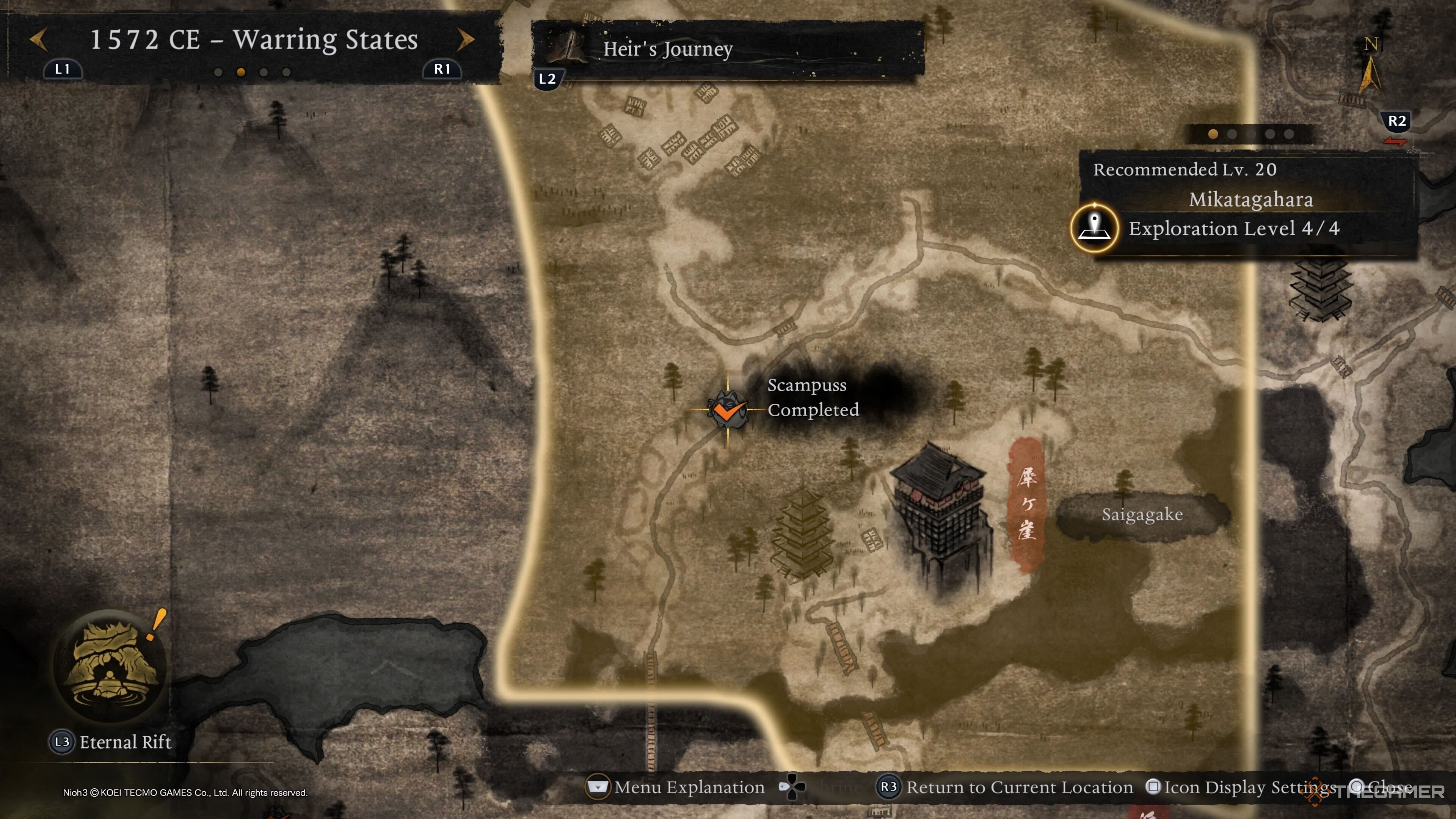Advance to the next era with the right arrow
Viewport: 1456px width, 819px height.
click(465, 39)
